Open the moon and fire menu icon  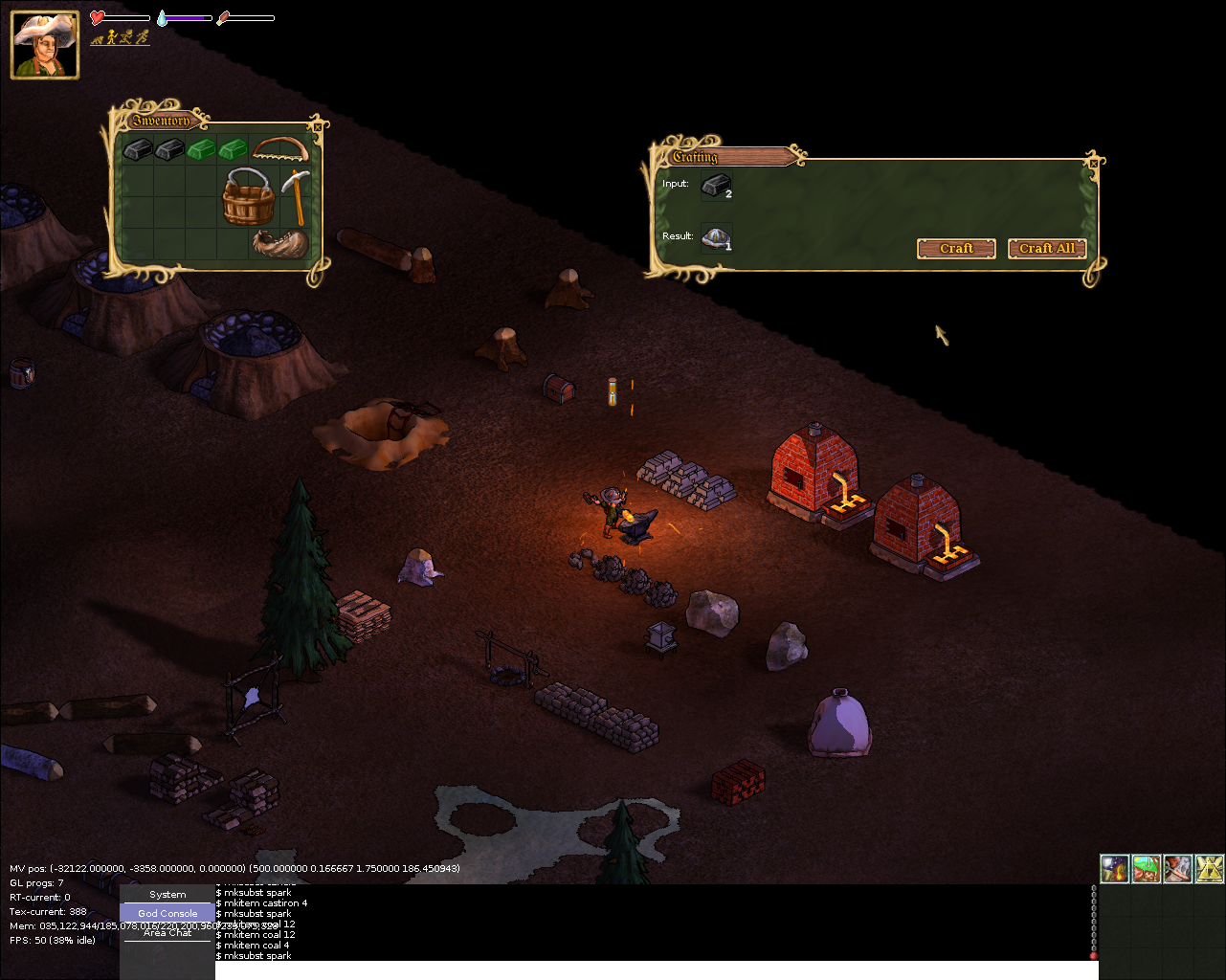click(1115, 869)
